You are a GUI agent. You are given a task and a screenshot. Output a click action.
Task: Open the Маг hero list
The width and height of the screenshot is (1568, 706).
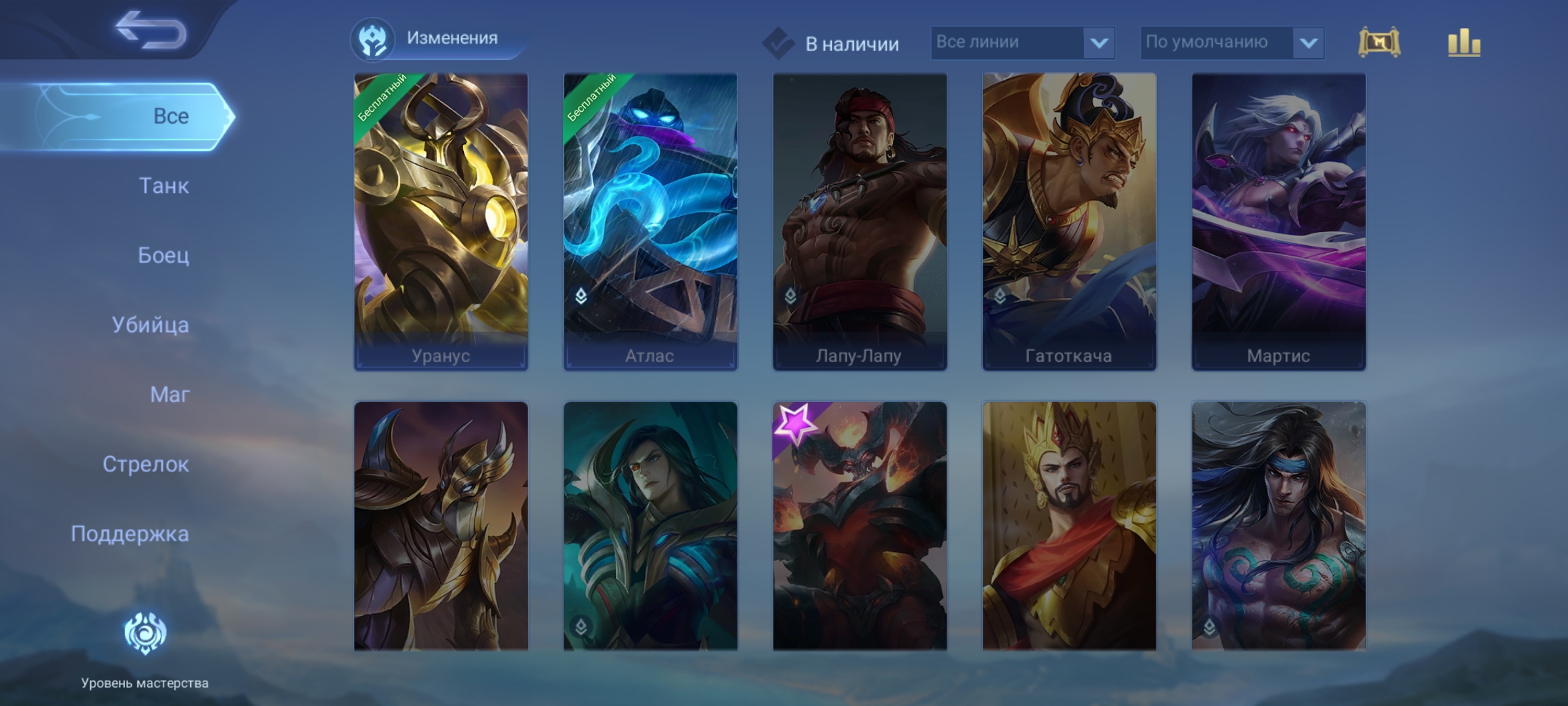pyautogui.click(x=169, y=394)
